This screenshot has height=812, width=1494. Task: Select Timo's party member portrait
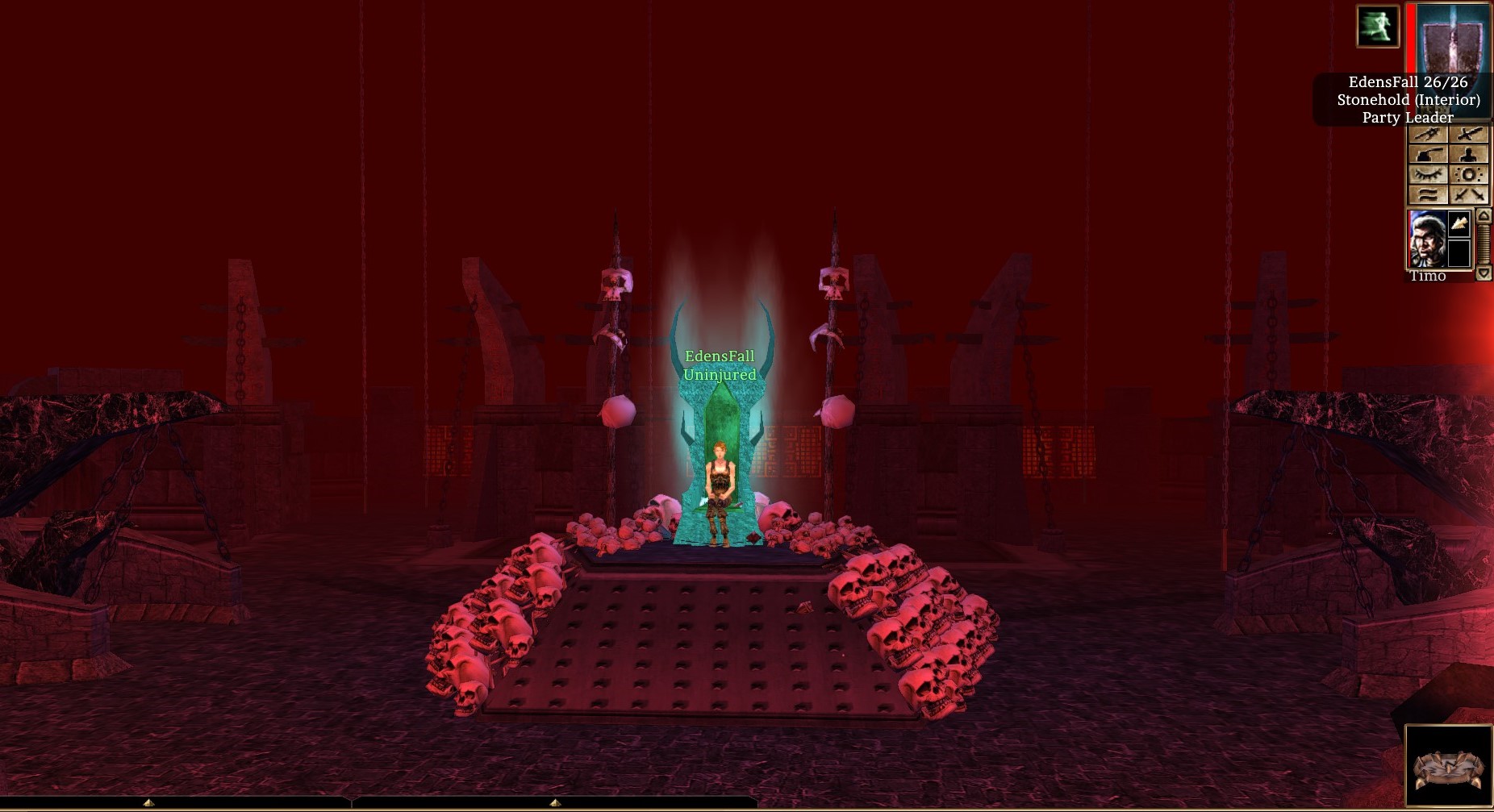click(1426, 239)
